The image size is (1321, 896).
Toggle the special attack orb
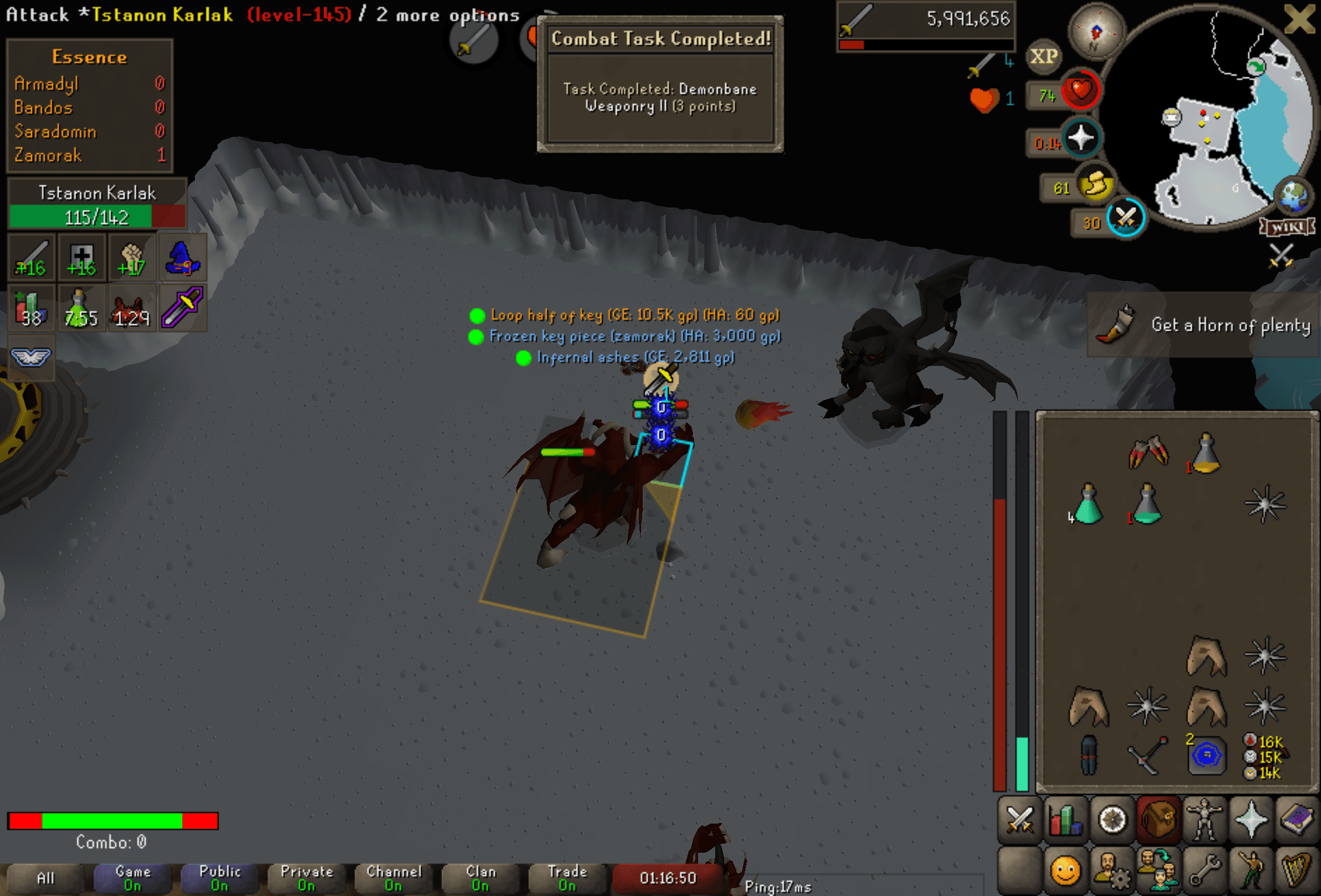(x=1125, y=218)
